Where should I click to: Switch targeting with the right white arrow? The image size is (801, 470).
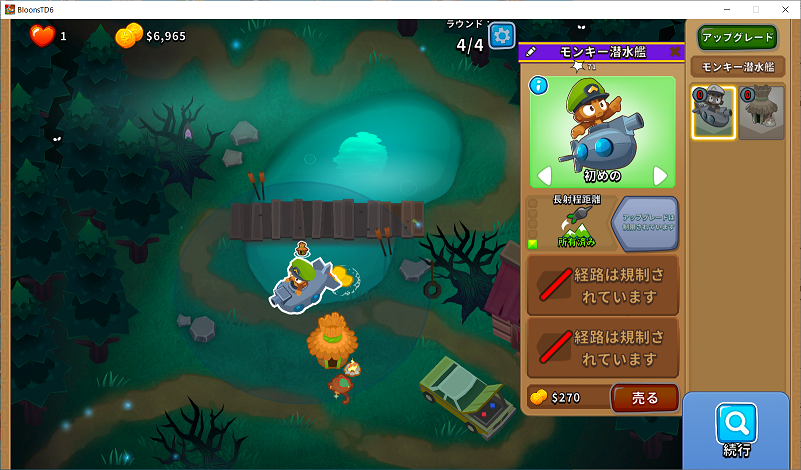pos(660,176)
